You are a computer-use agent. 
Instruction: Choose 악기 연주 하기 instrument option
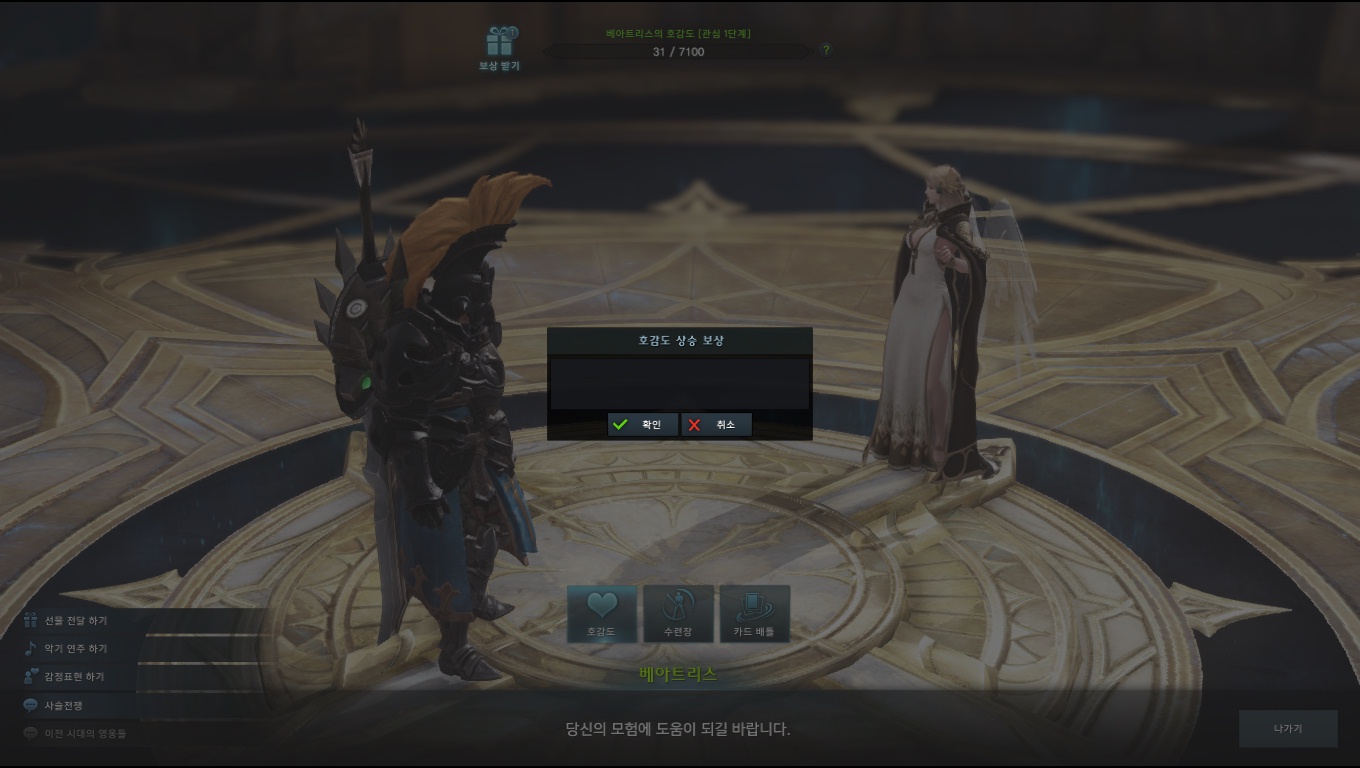pos(75,649)
